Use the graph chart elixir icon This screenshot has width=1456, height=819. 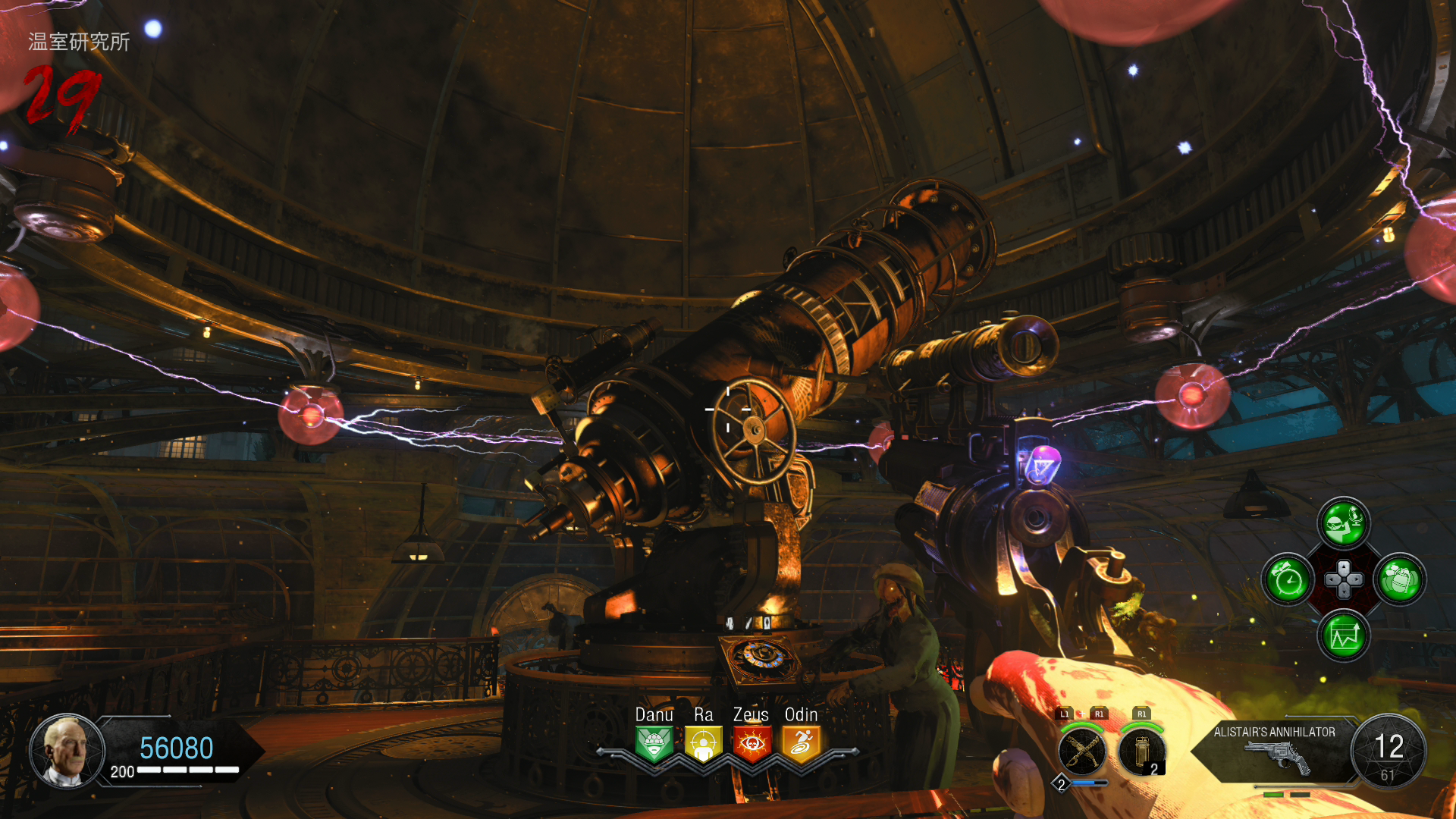1344,635
